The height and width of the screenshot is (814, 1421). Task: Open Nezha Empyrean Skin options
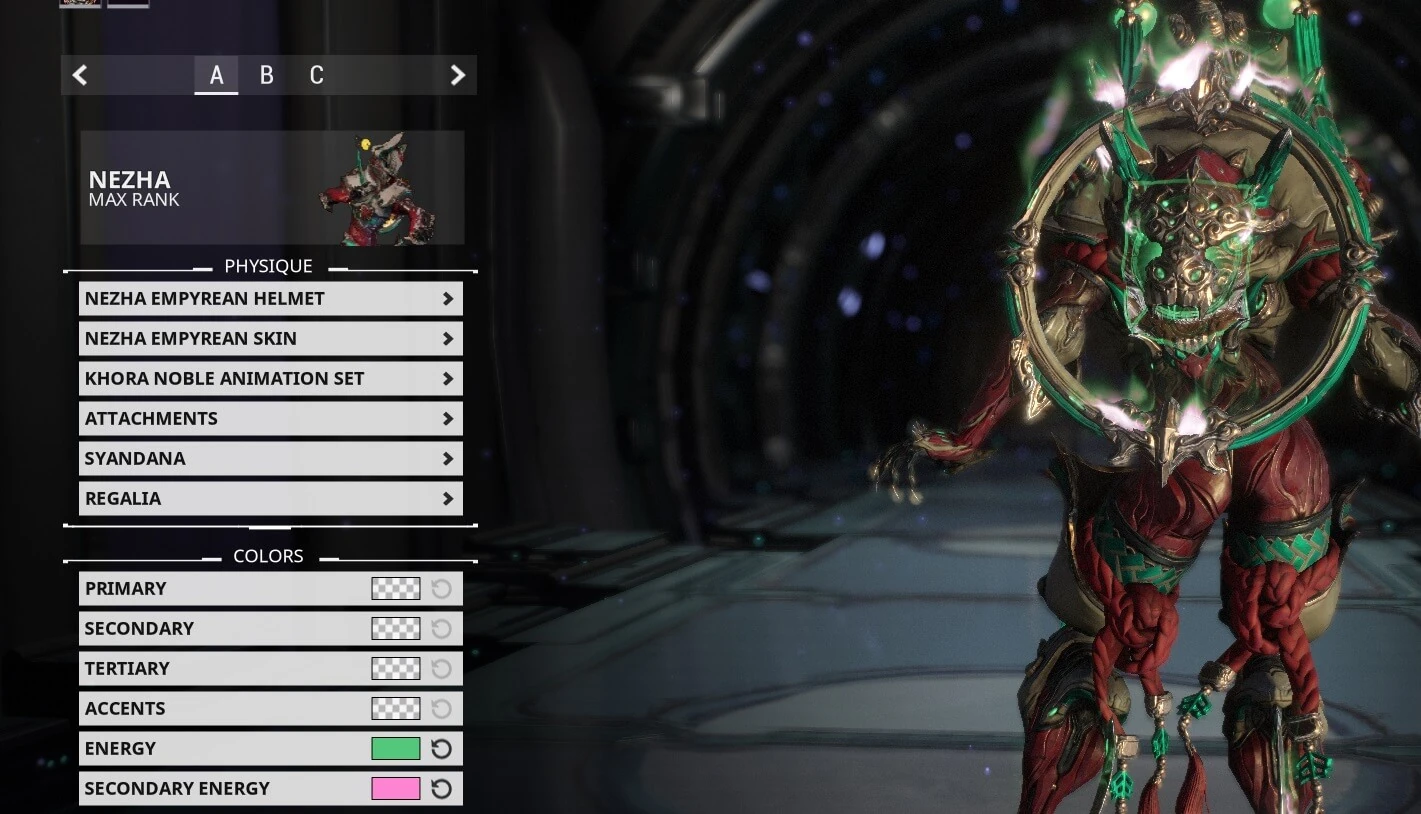(270, 338)
